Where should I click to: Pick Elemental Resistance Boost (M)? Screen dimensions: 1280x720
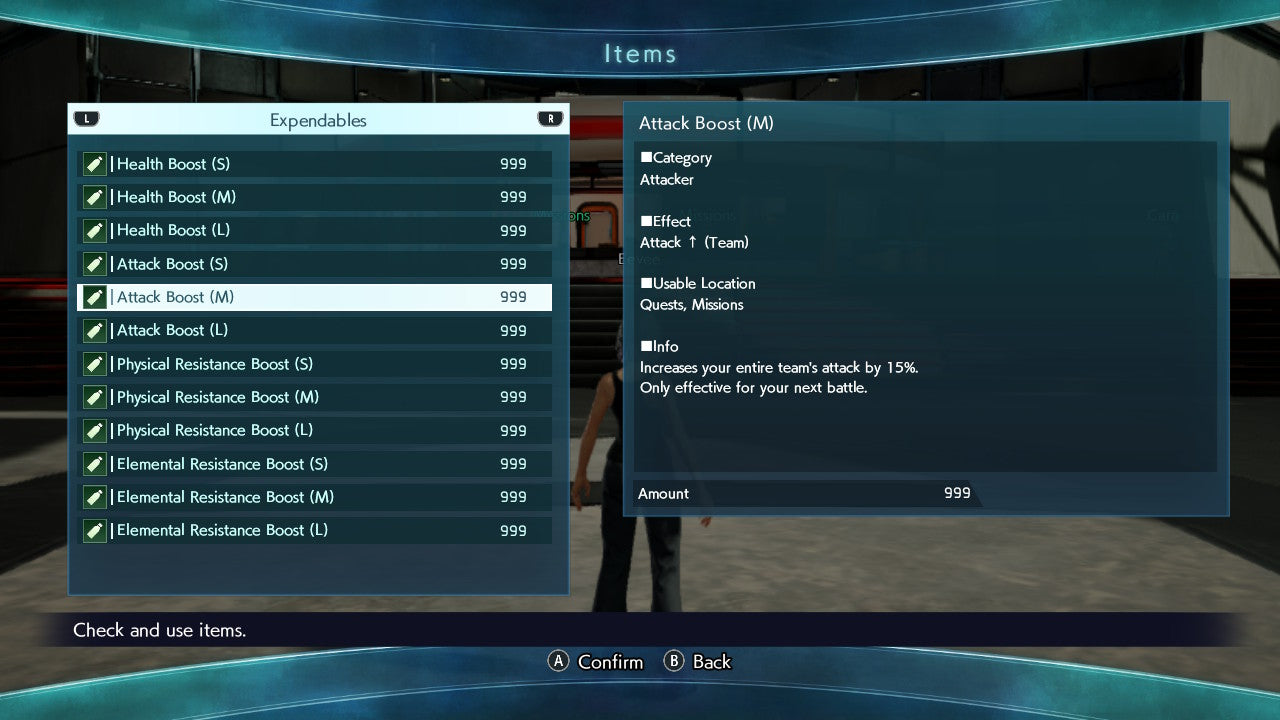click(315, 497)
